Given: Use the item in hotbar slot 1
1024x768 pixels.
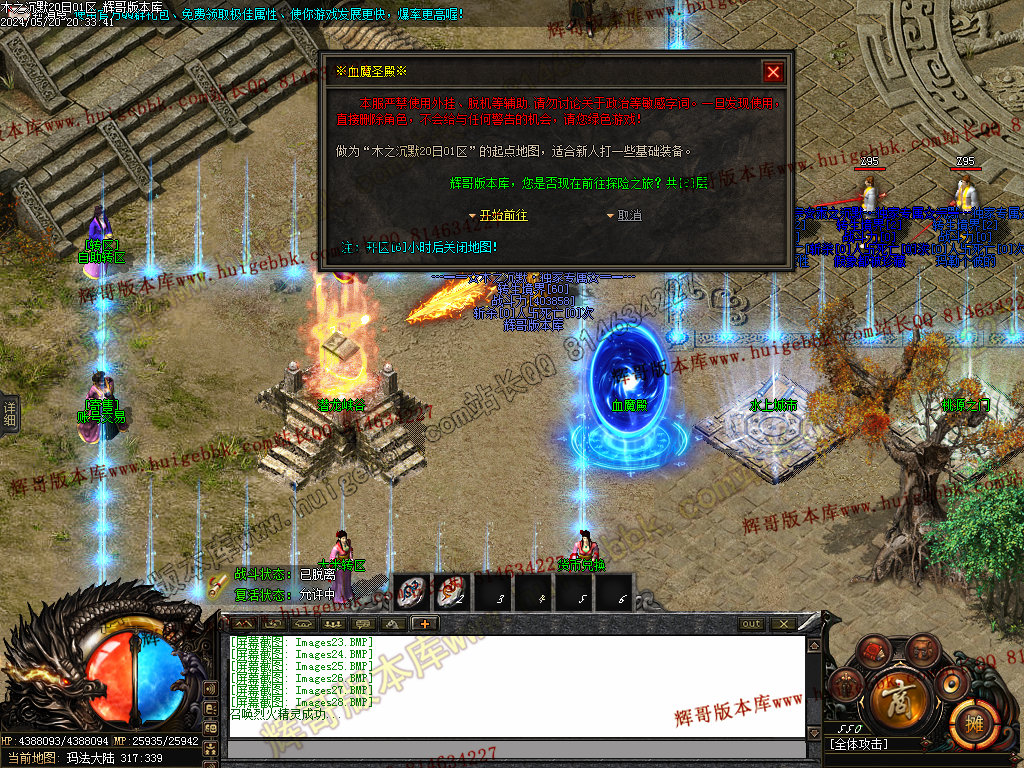Looking at the screenshot, I should tap(415, 591).
